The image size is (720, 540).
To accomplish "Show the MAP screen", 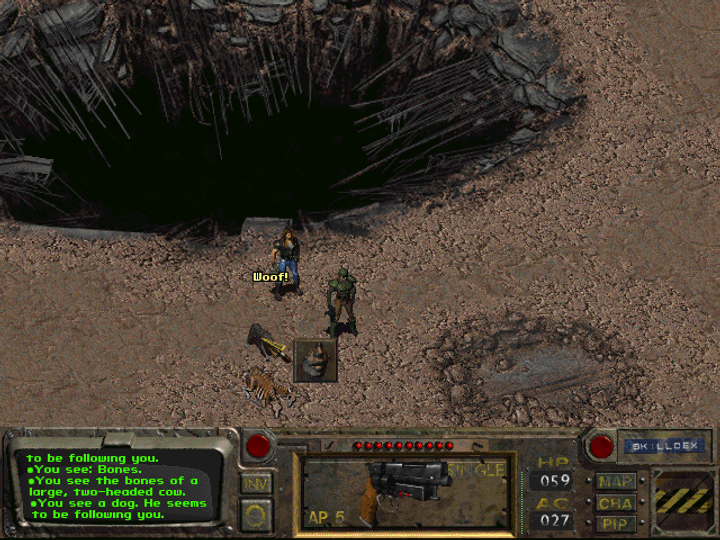I will pos(615,481).
